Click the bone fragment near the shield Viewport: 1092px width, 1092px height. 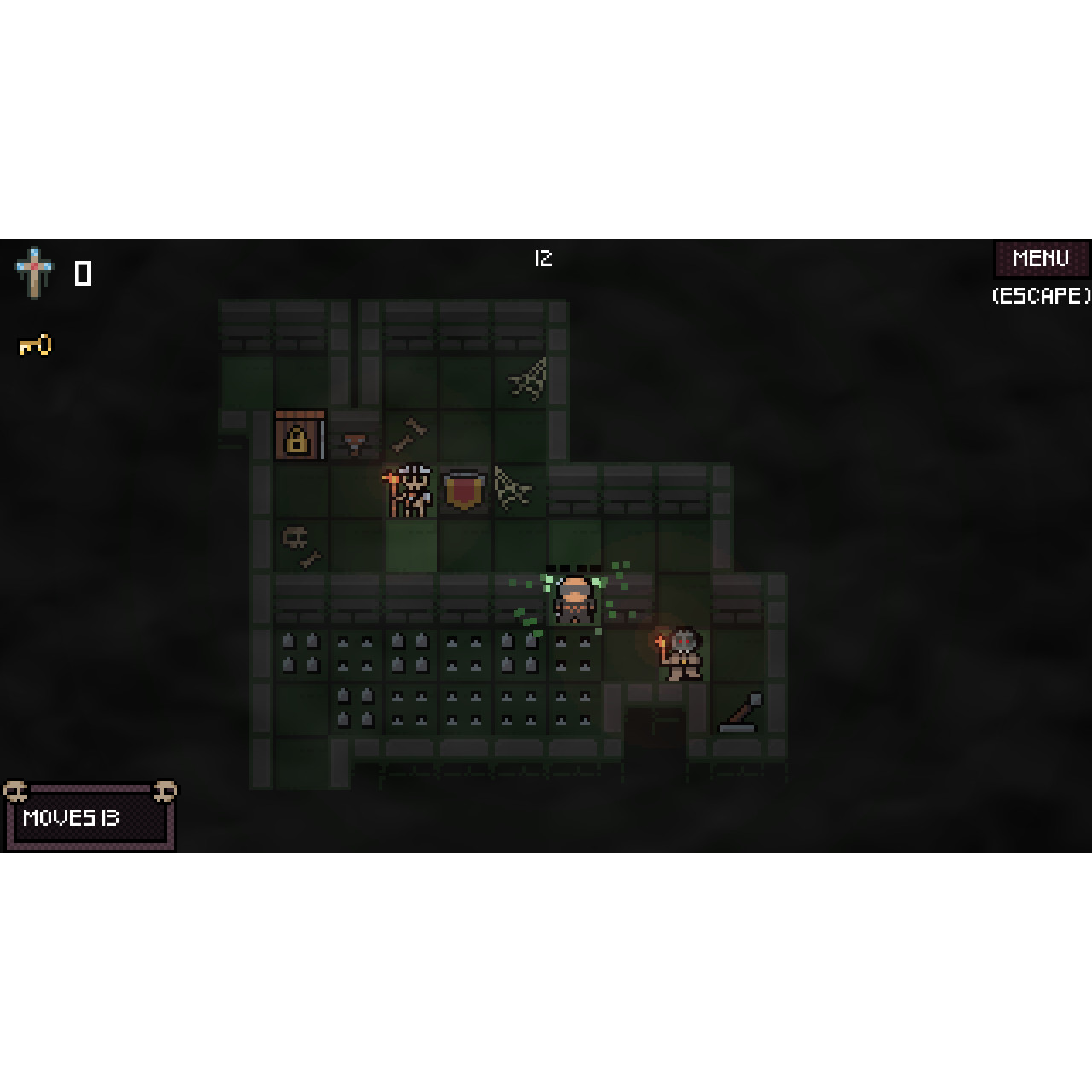[410, 433]
